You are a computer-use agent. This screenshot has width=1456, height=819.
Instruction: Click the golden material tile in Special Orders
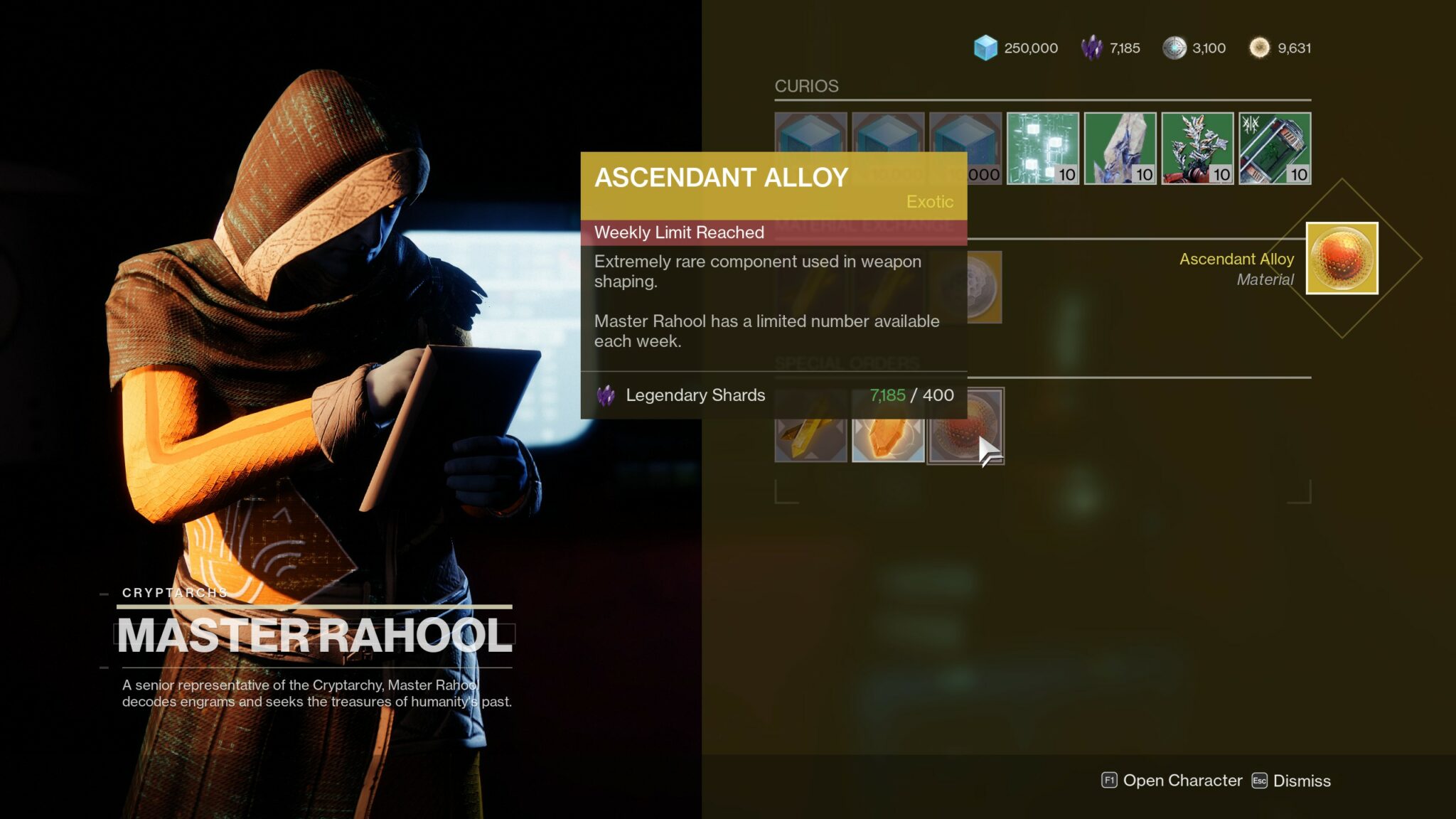pos(810,425)
